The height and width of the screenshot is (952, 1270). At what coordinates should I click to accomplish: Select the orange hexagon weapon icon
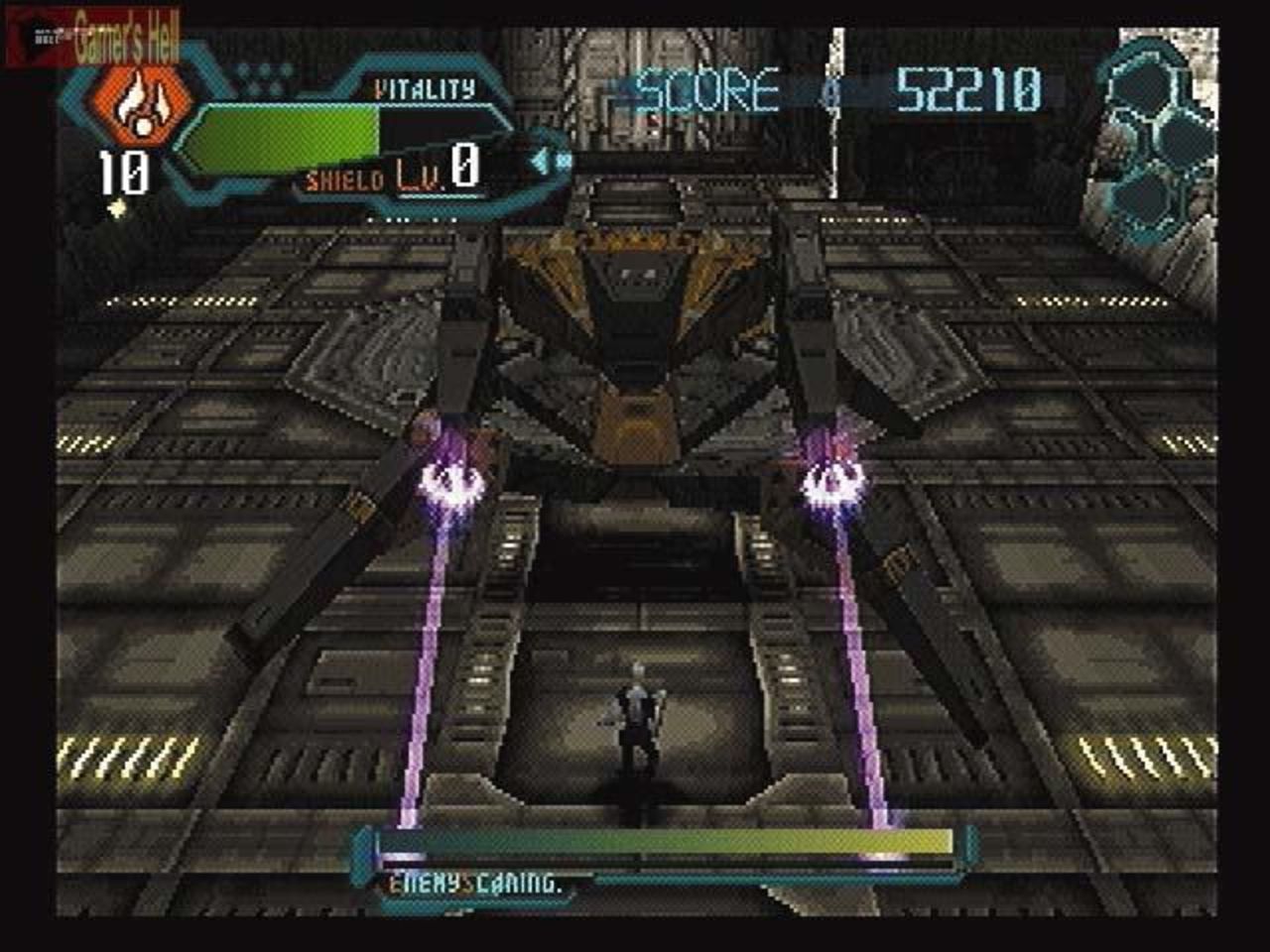(136, 102)
